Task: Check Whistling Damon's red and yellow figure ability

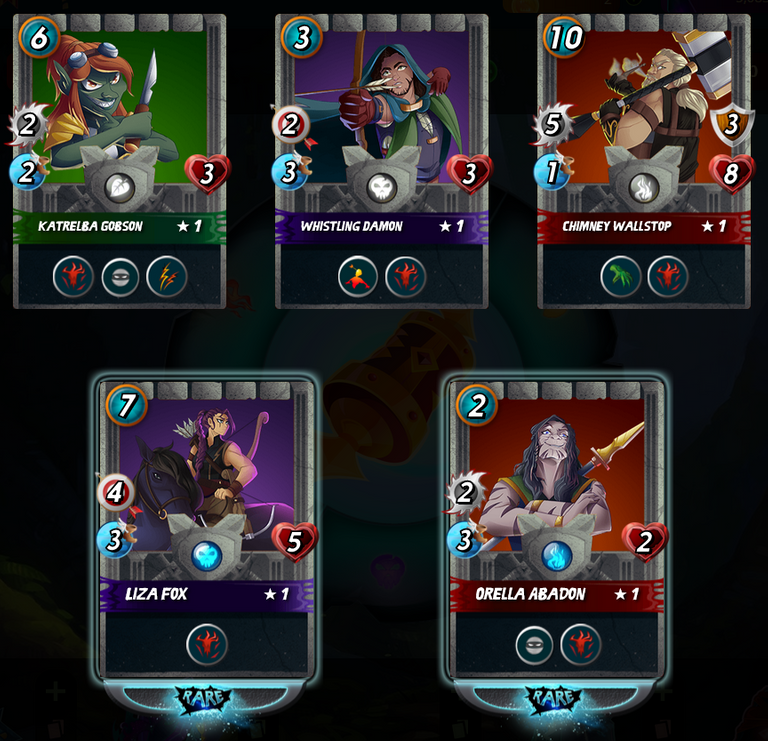Action: click(x=358, y=277)
